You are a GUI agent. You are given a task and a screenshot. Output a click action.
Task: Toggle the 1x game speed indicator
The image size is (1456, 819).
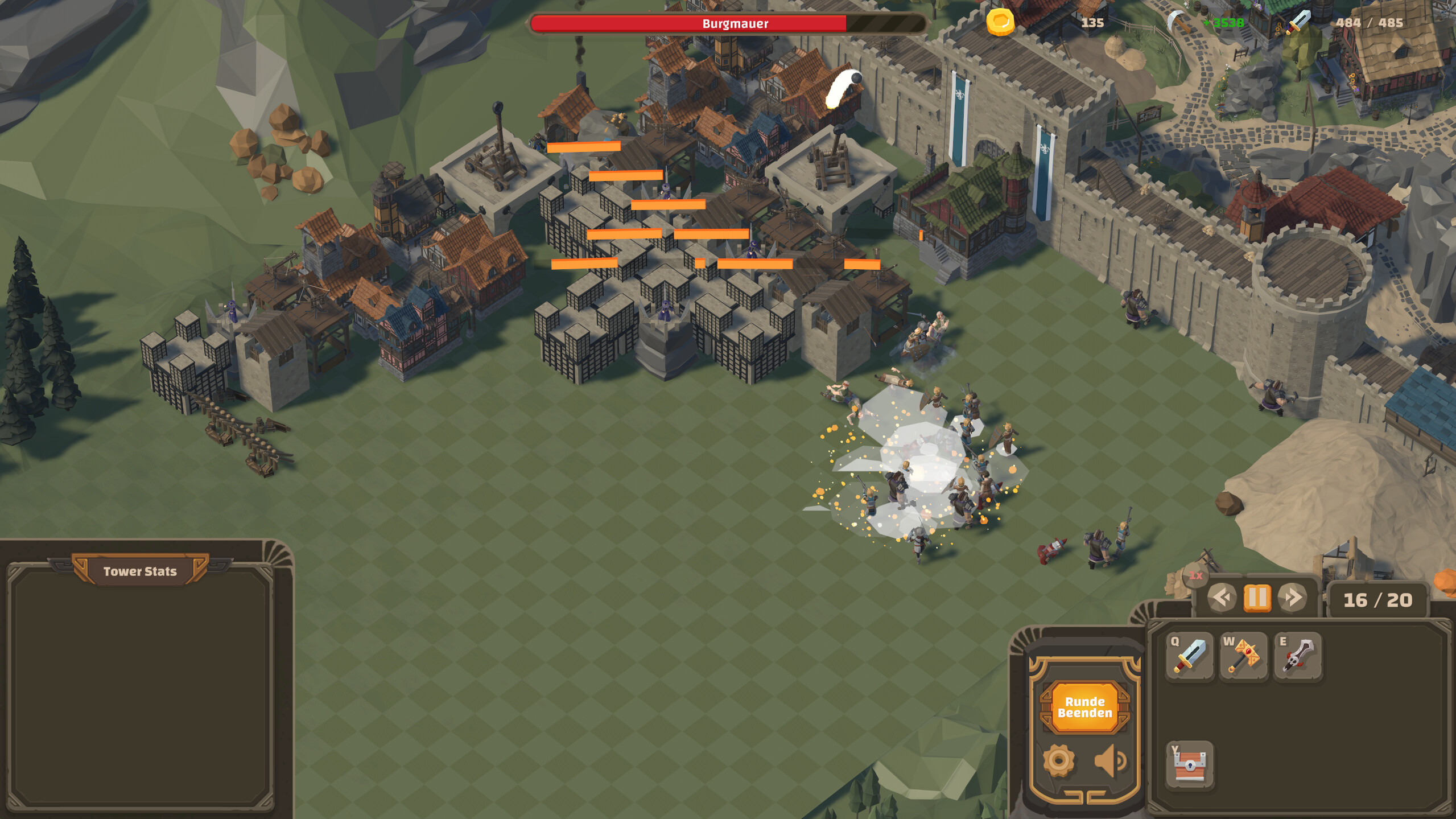pos(1195,575)
